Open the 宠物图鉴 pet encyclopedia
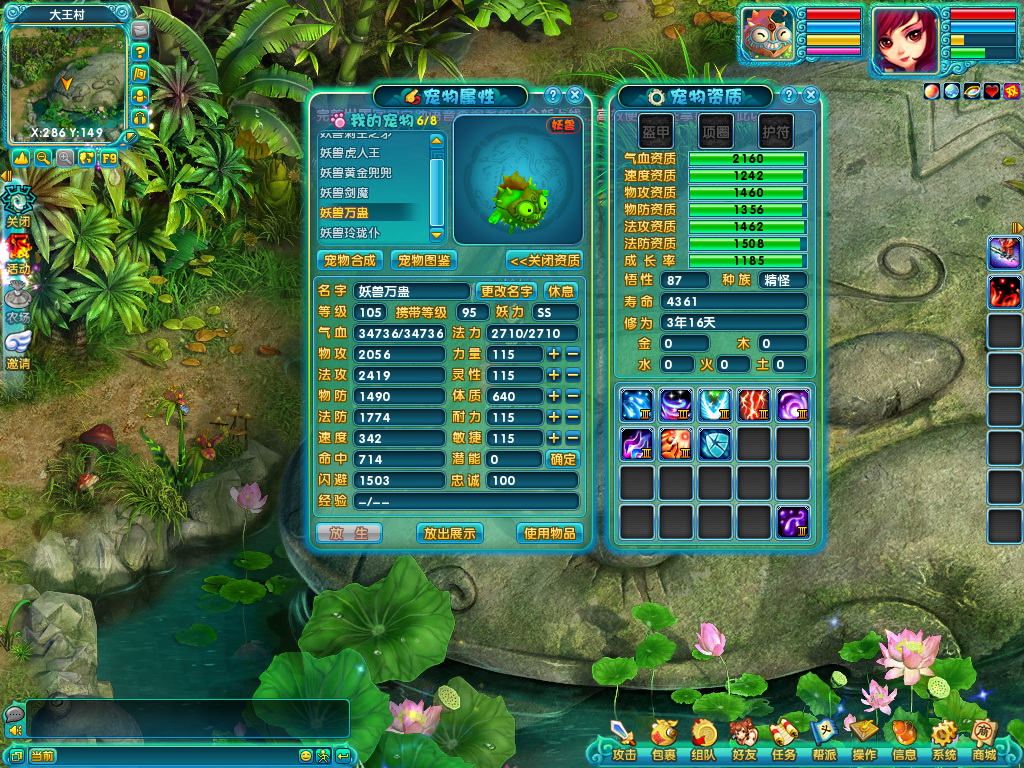Screen dimensions: 1024x768 [423, 260]
